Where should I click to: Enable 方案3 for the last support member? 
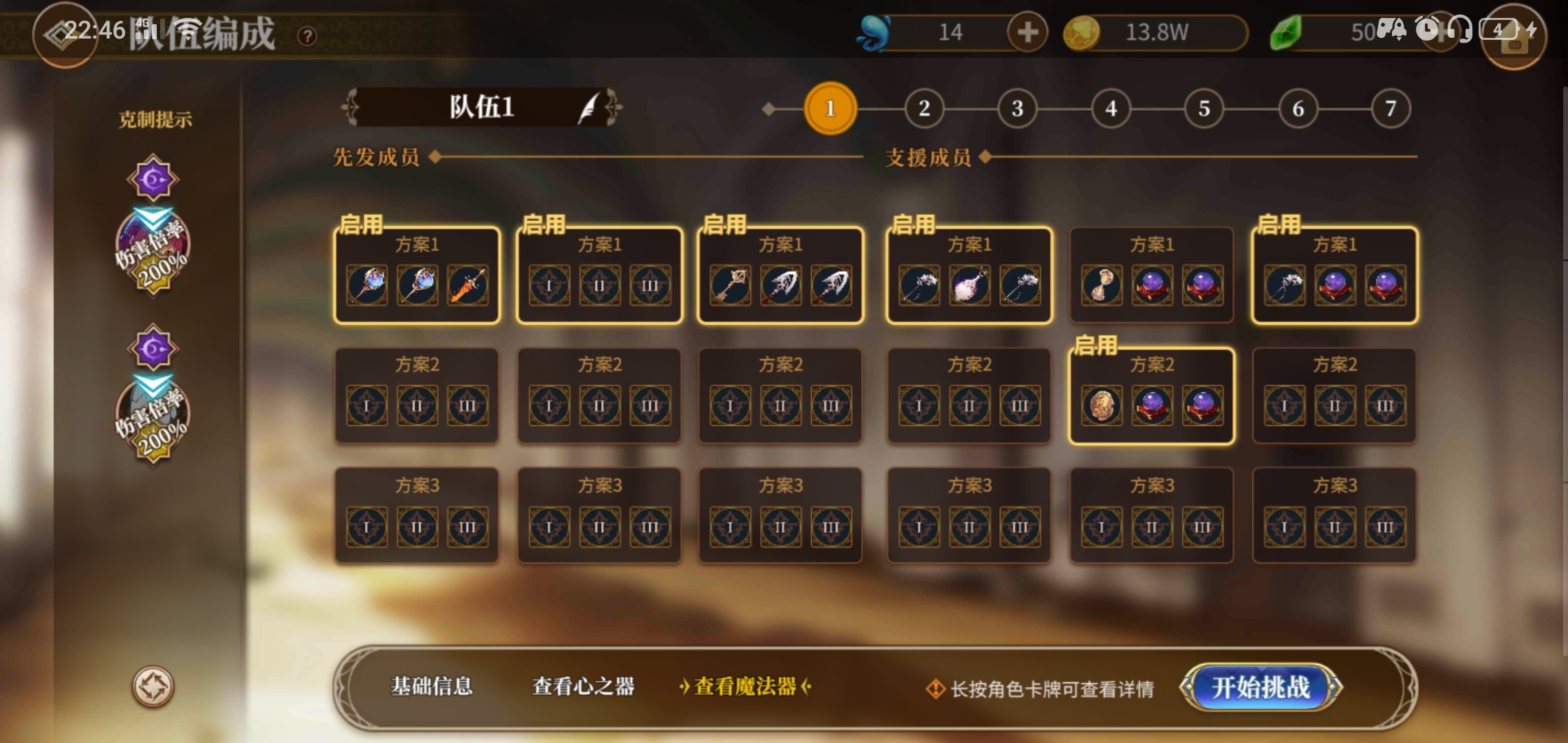pos(1334,515)
